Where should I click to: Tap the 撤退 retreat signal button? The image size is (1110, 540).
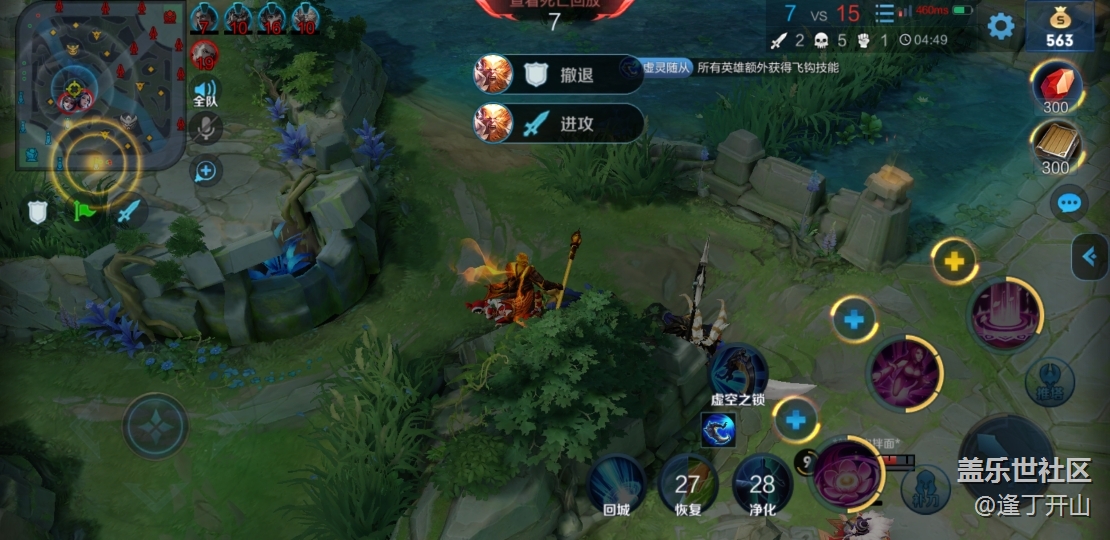coord(559,74)
